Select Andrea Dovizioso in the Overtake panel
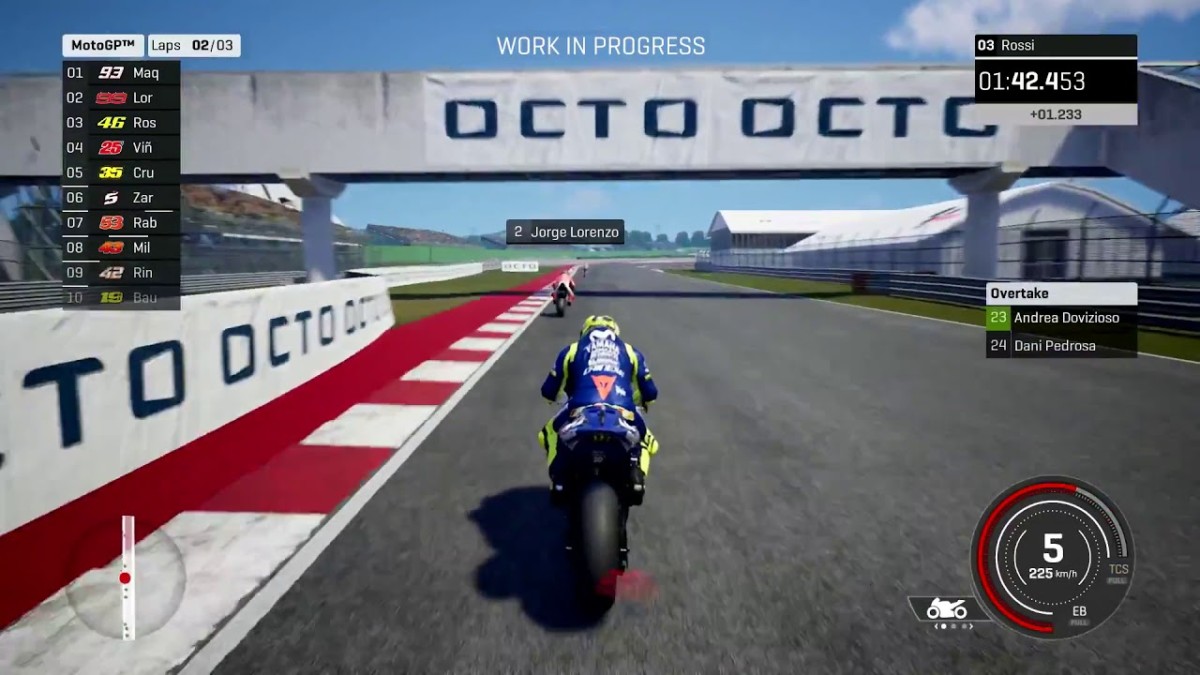1200x675 pixels. click(x=1061, y=318)
